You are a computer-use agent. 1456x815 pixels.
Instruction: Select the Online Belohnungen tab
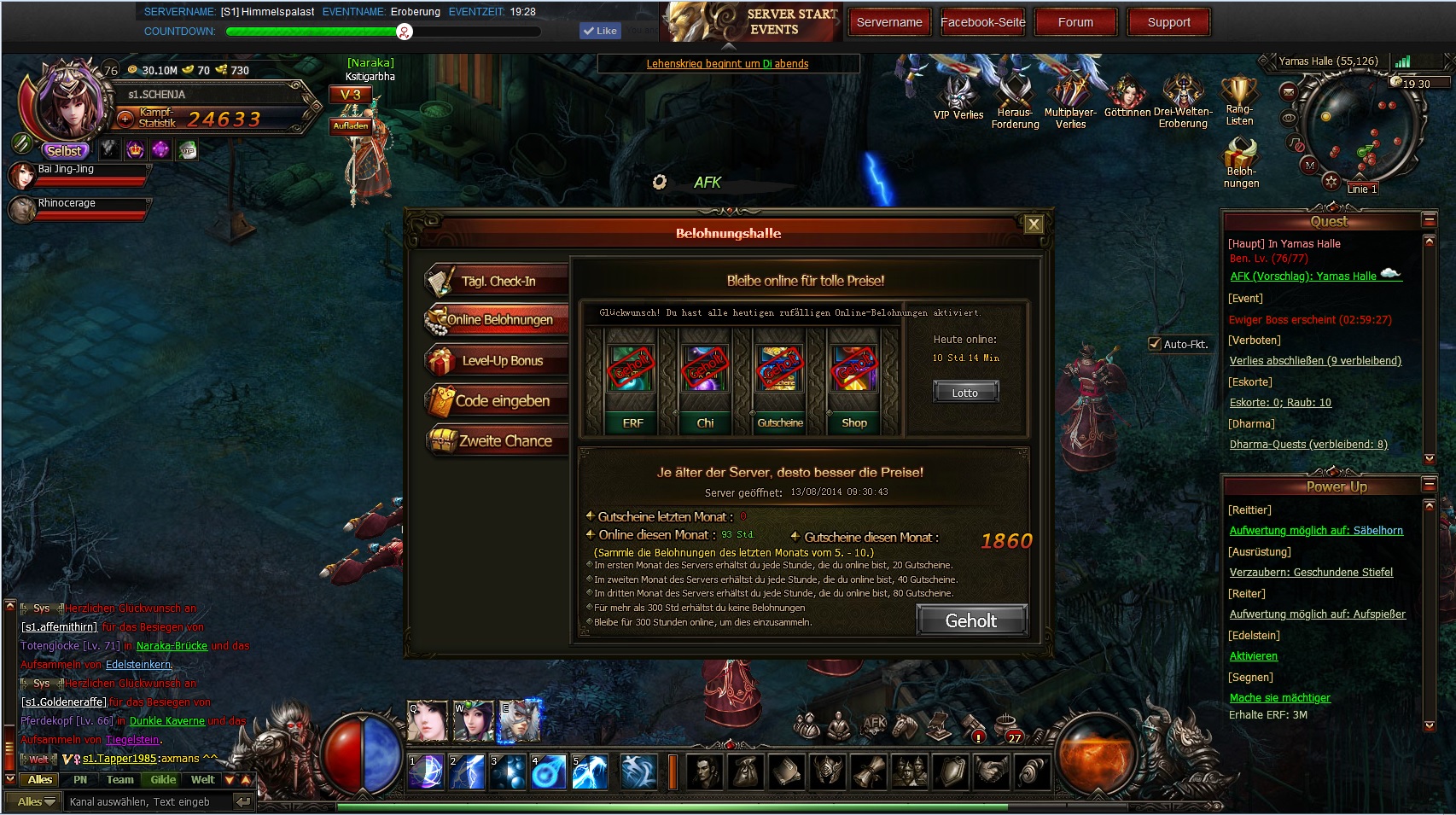pyautogui.click(x=499, y=320)
